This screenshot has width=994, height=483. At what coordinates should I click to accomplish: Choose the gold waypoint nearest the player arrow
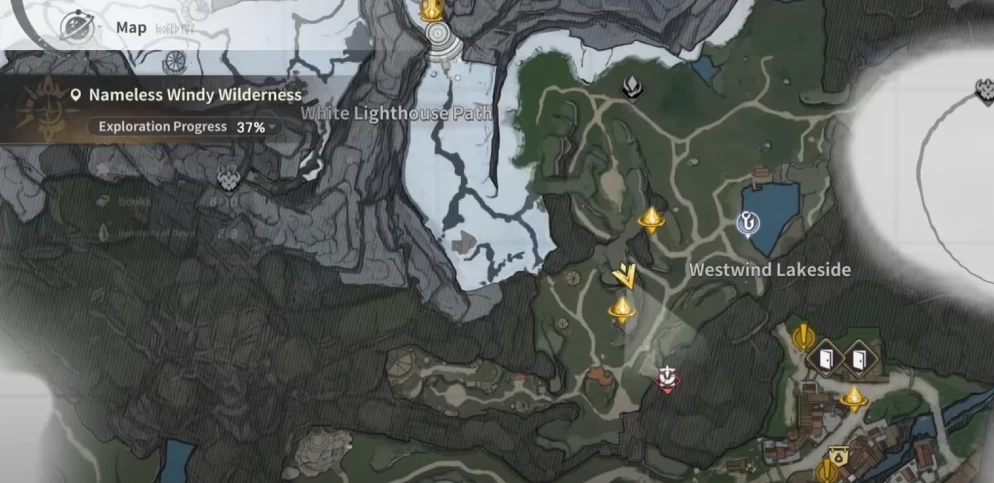(x=622, y=310)
